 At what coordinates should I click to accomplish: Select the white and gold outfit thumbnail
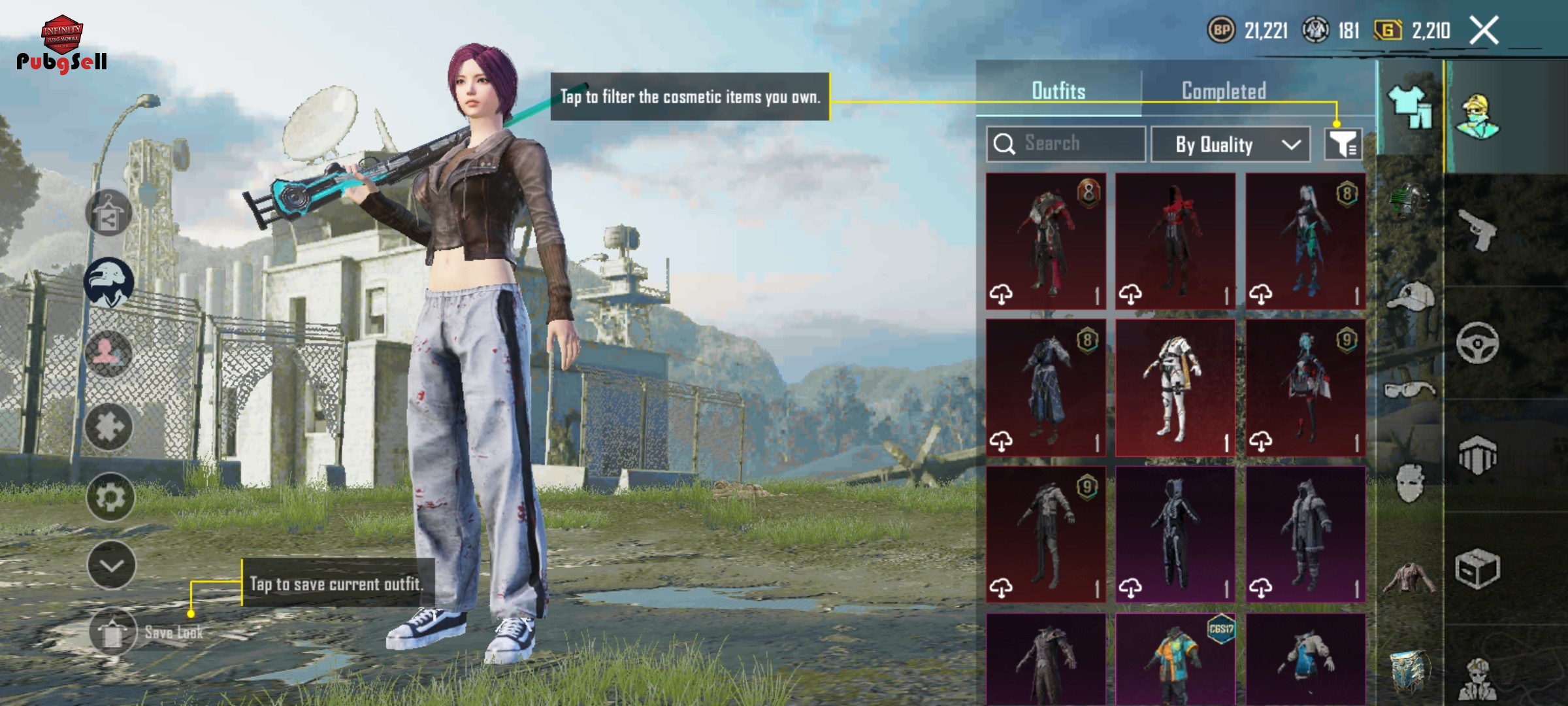click(x=1175, y=388)
